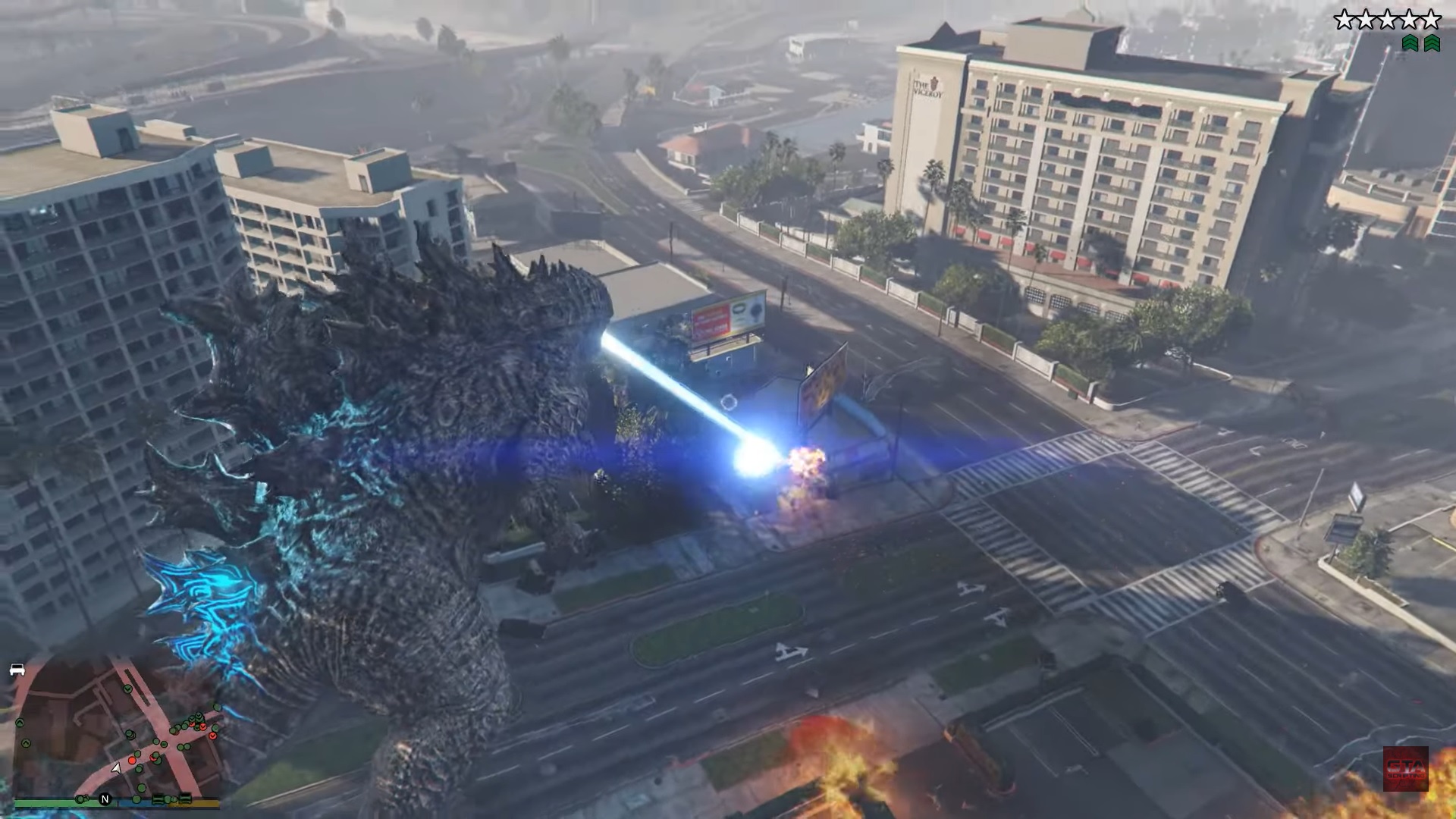Screen dimensions: 1456x819
Task: Click a green friendly blip on the minimap
Action: click(x=140, y=788)
